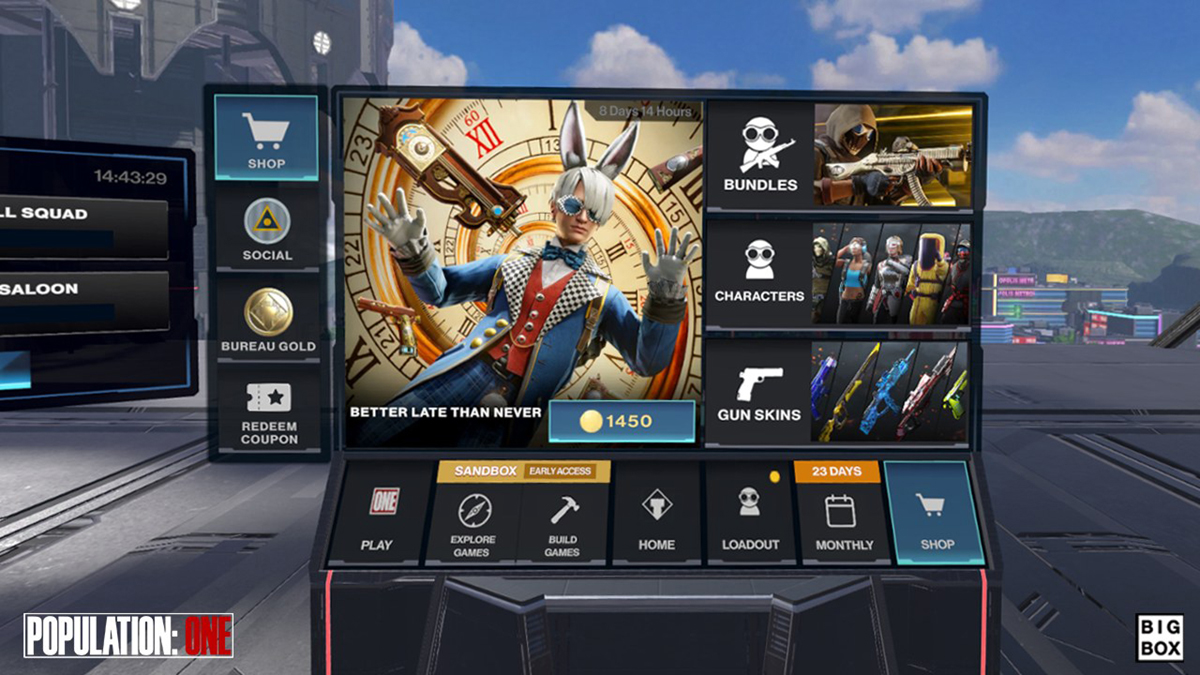The height and width of the screenshot is (675, 1200).
Task: Buy the bundle for 1450 gold
Action: click(x=621, y=421)
